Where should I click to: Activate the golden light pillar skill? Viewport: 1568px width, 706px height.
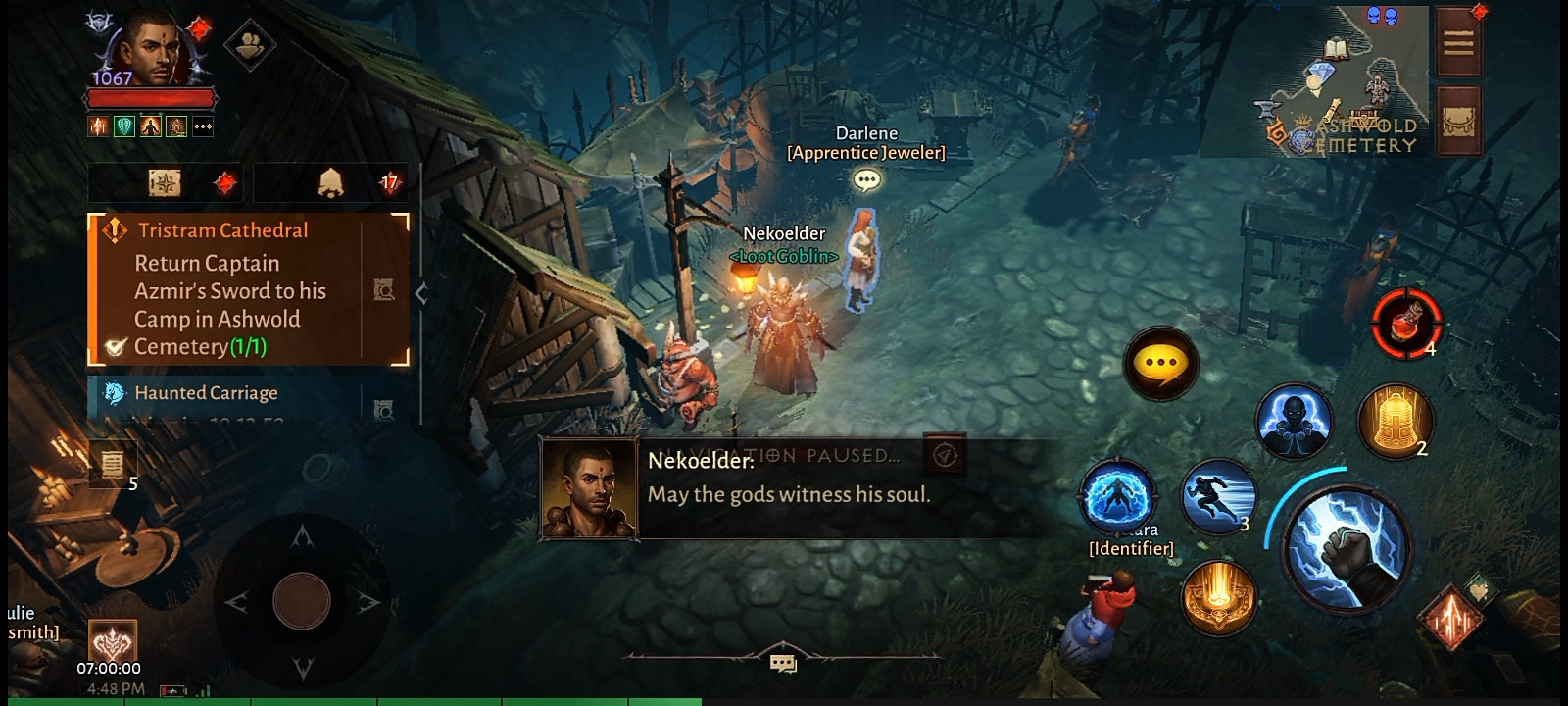pos(1218,597)
